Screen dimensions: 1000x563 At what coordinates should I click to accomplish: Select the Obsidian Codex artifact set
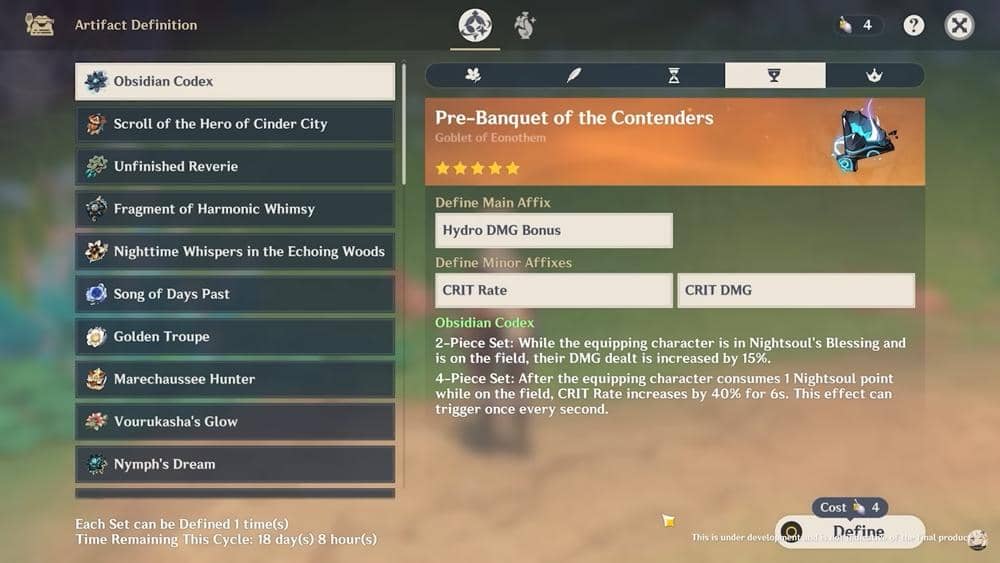click(x=235, y=82)
